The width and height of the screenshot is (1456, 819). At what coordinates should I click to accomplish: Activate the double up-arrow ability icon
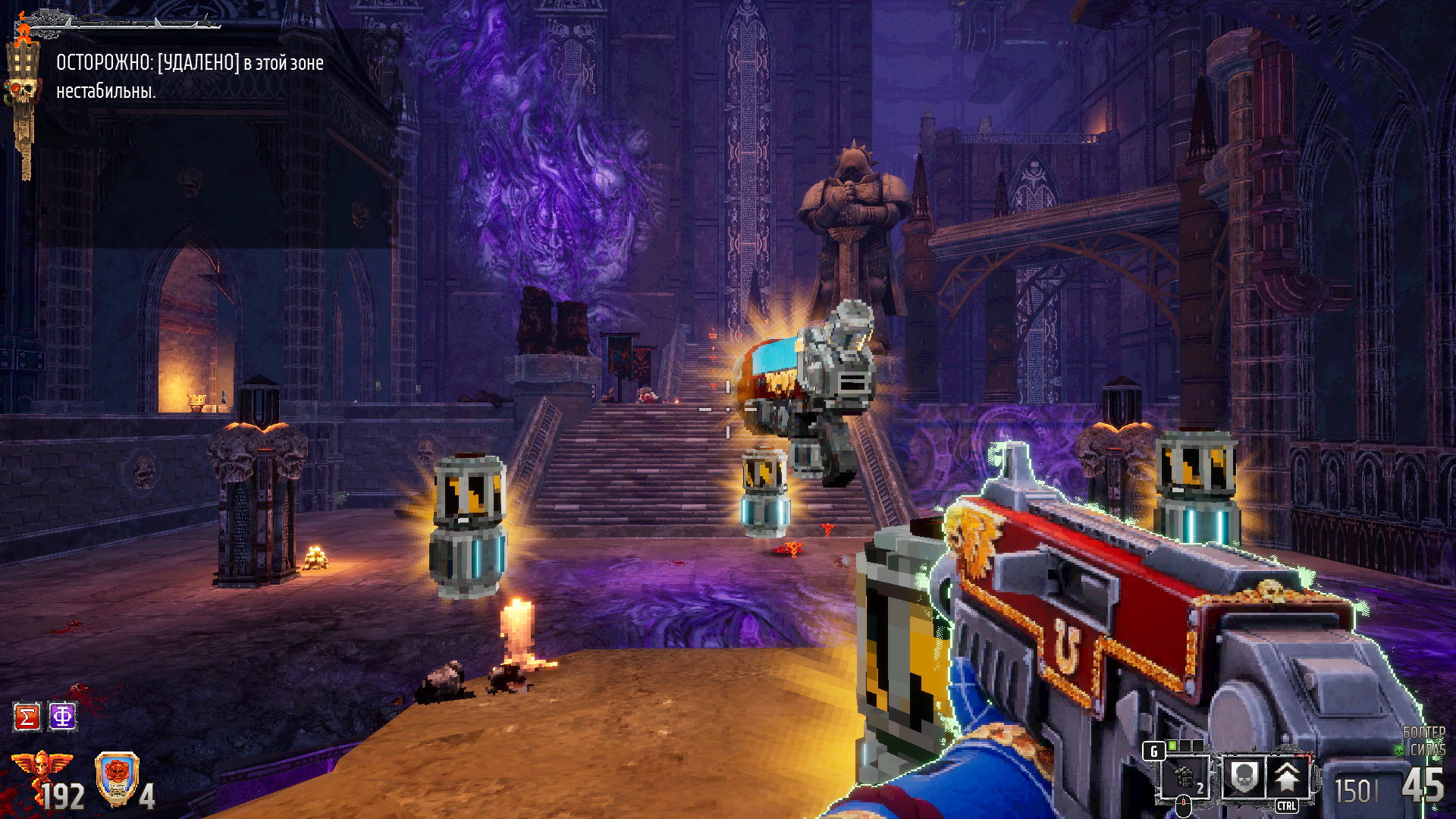pyautogui.click(x=1286, y=776)
